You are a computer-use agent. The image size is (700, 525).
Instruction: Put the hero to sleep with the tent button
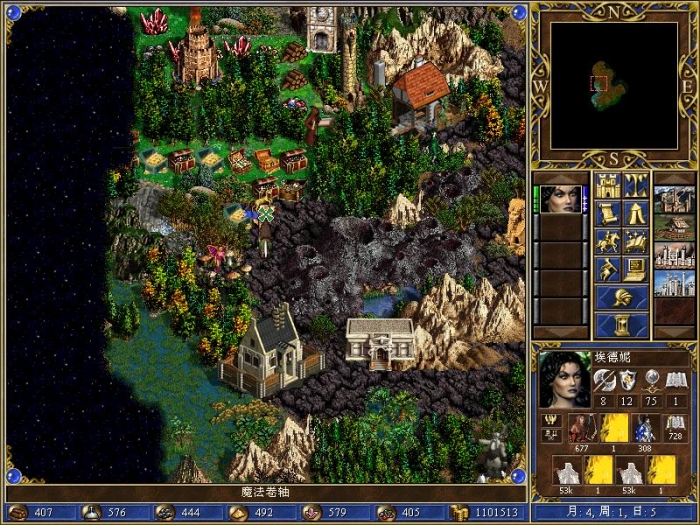pyautogui.click(x=636, y=213)
